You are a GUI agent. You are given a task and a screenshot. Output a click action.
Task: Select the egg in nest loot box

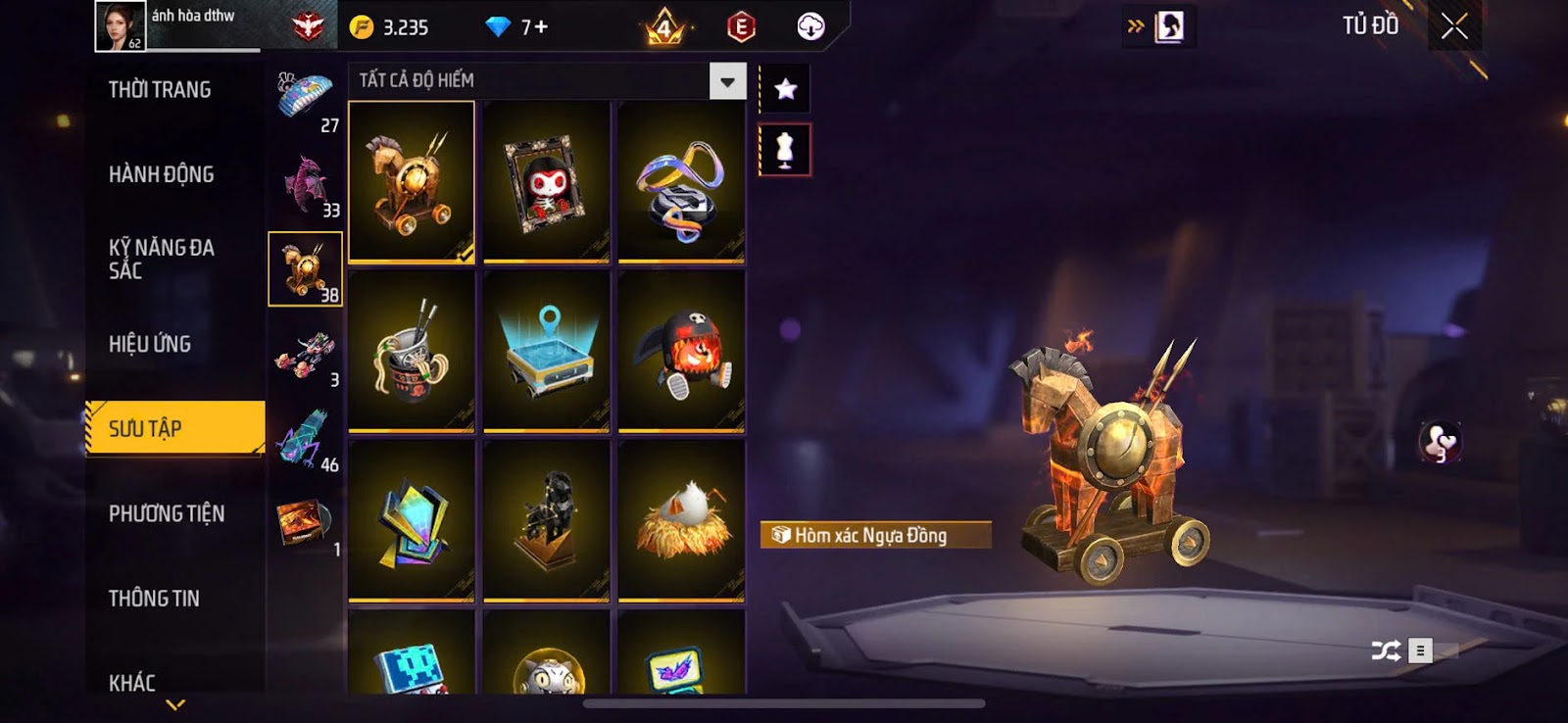coord(681,520)
